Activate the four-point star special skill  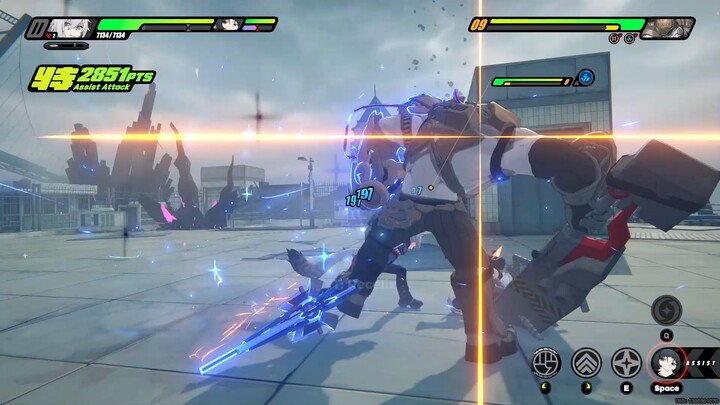tap(626, 362)
